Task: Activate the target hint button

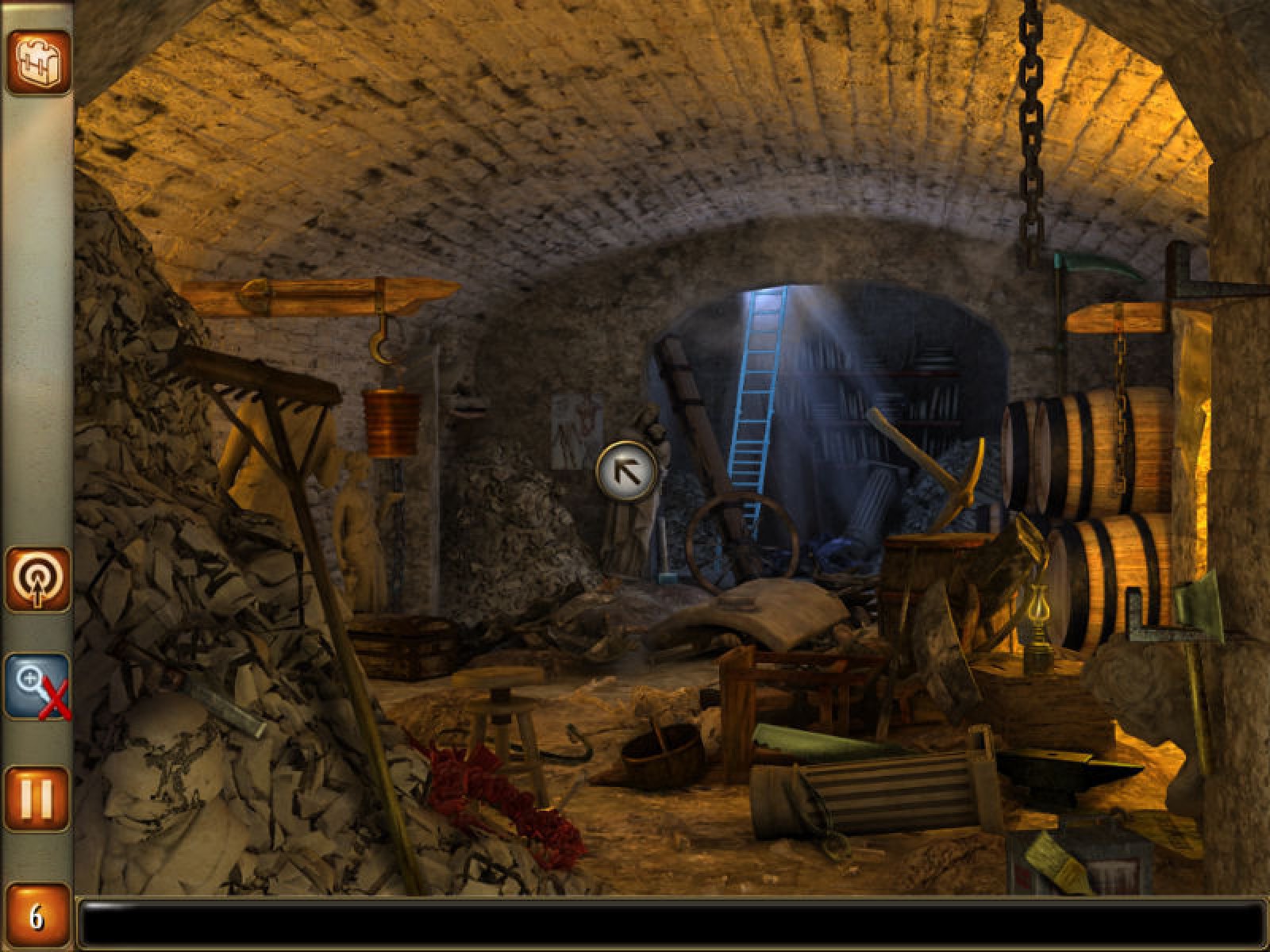Action: (x=38, y=579)
